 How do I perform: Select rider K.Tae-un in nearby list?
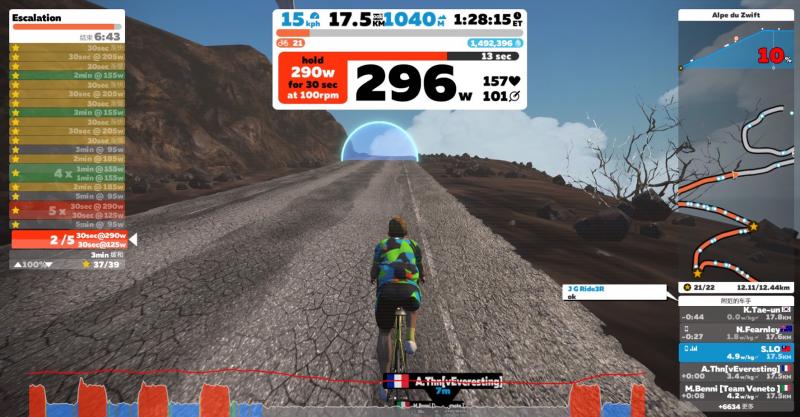click(736, 314)
